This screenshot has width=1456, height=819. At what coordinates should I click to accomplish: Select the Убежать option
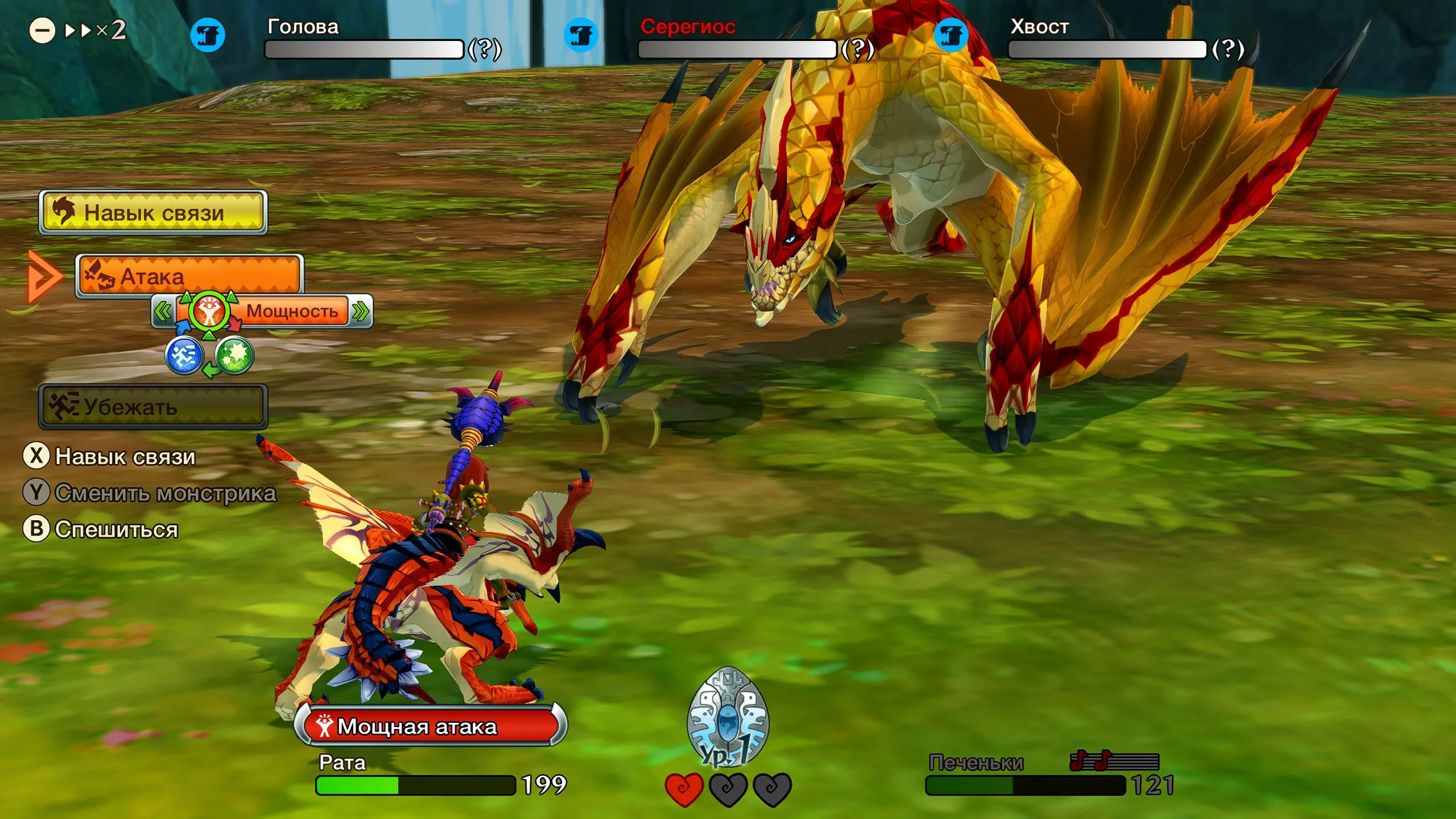[x=153, y=406]
